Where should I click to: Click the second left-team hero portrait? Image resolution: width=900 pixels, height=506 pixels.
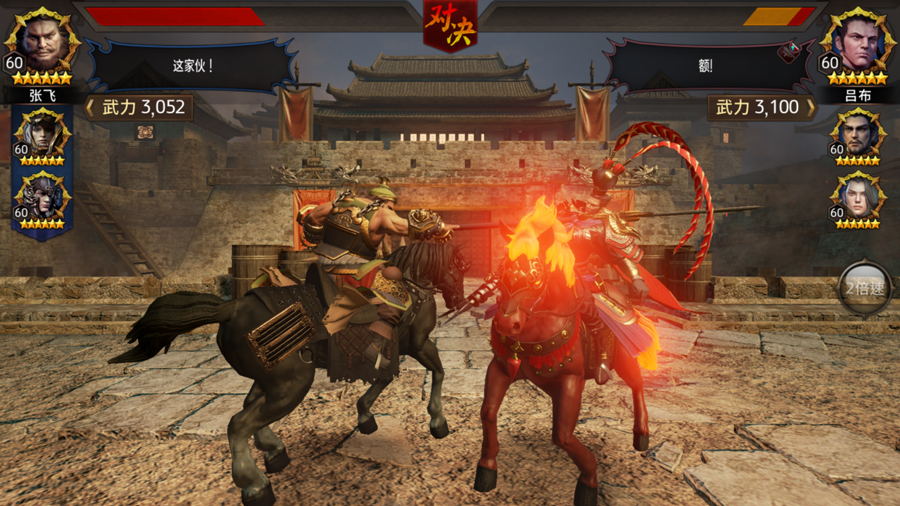42,134
